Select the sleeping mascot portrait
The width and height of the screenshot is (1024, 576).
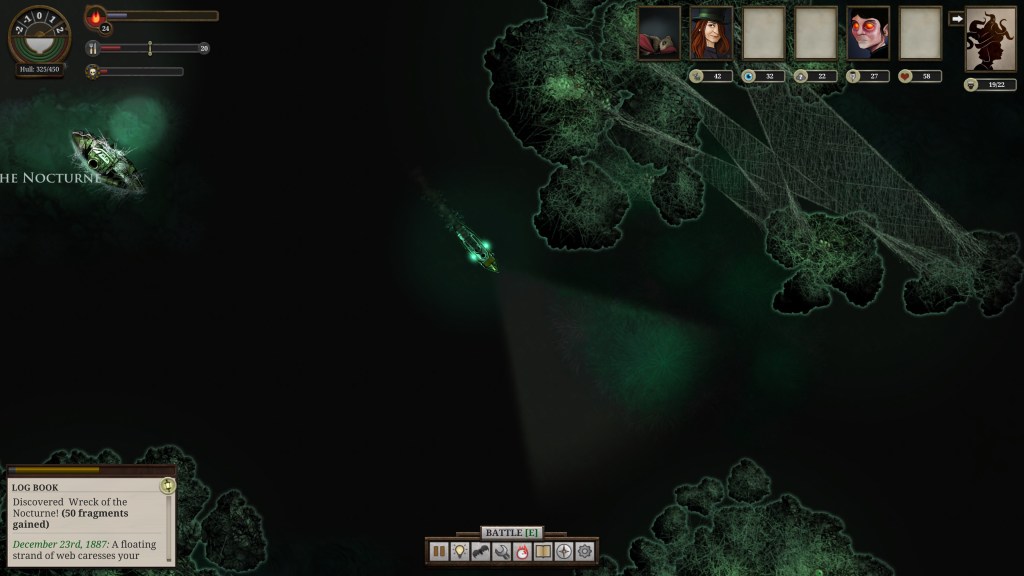tap(659, 34)
